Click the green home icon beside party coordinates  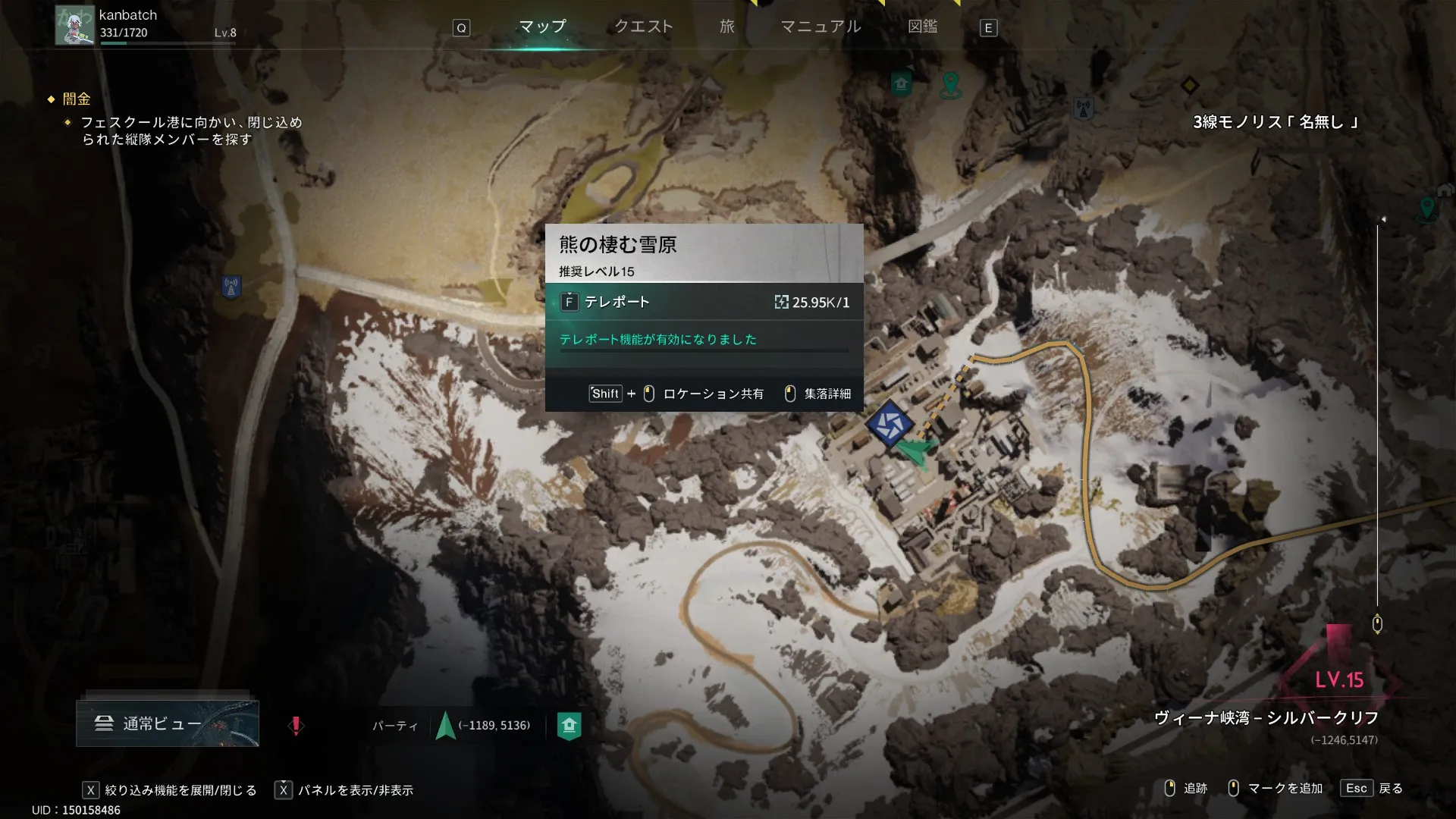coord(569,726)
